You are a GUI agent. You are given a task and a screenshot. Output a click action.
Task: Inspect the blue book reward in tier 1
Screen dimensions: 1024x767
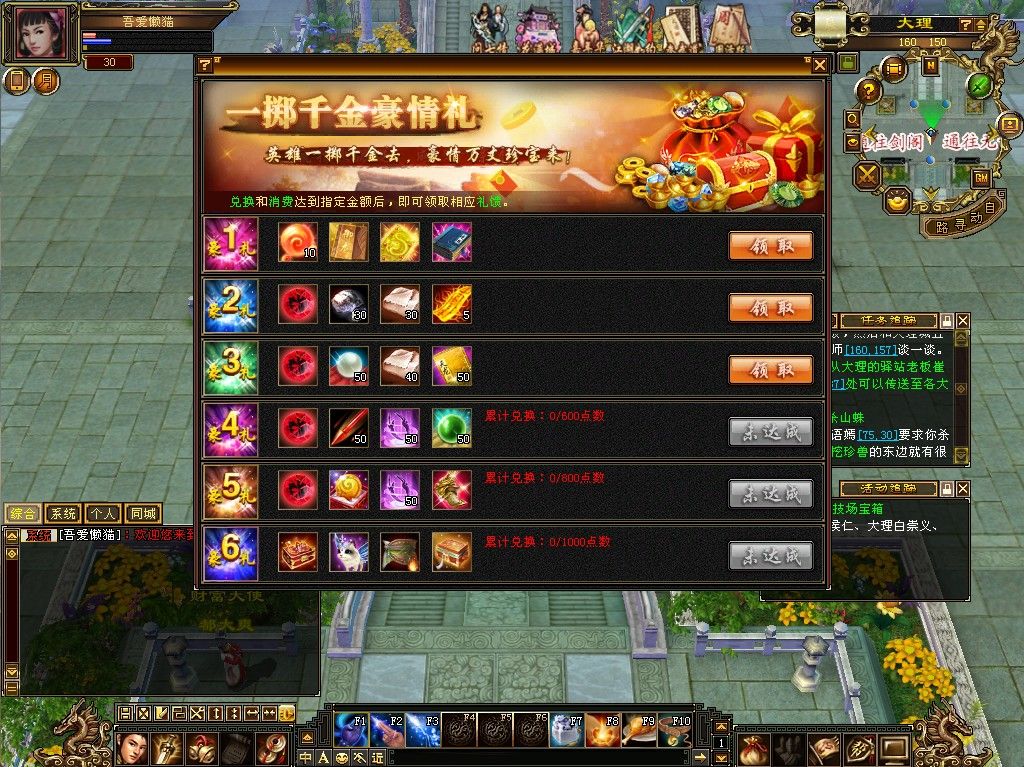(451, 243)
